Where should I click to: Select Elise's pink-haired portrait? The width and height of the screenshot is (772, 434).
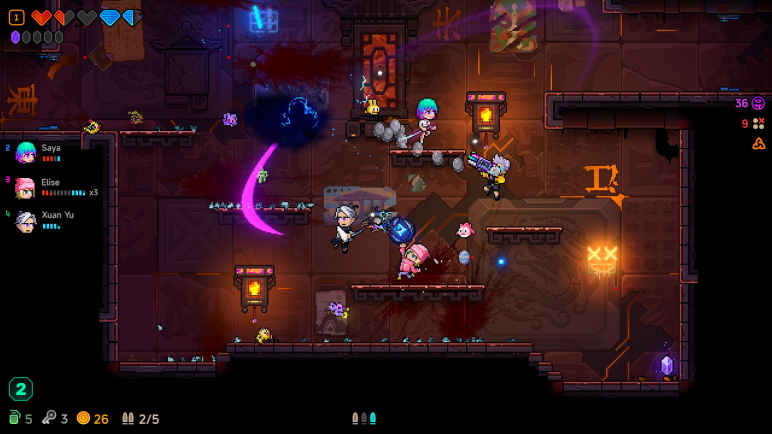tap(25, 188)
